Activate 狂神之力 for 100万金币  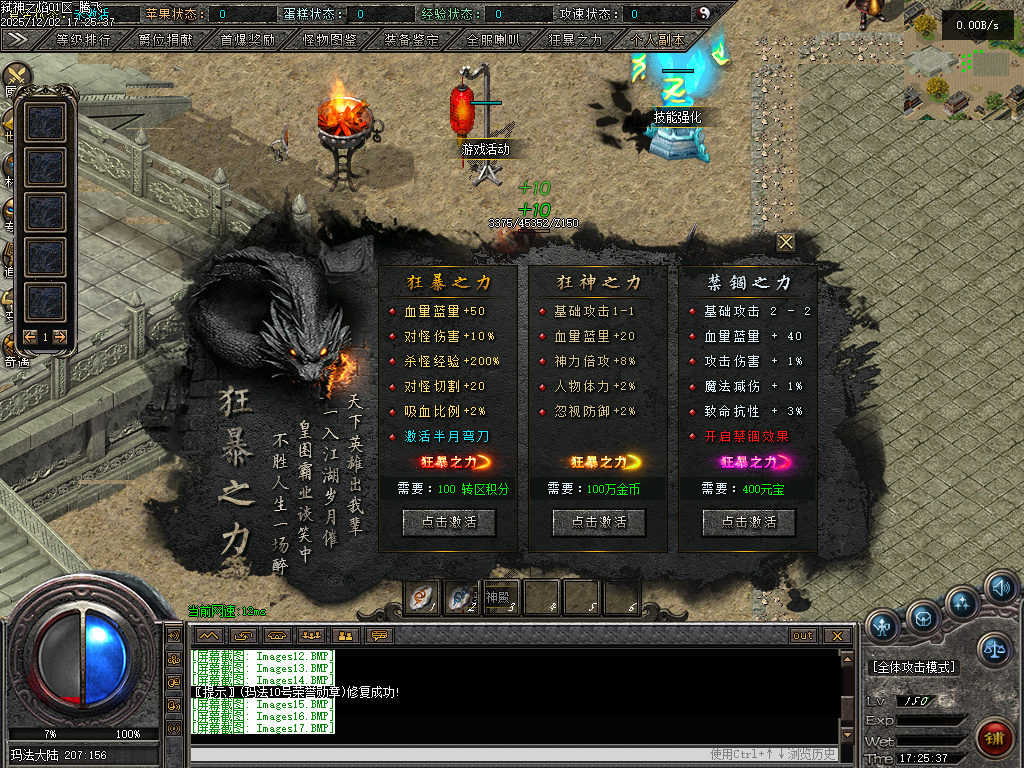598,522
